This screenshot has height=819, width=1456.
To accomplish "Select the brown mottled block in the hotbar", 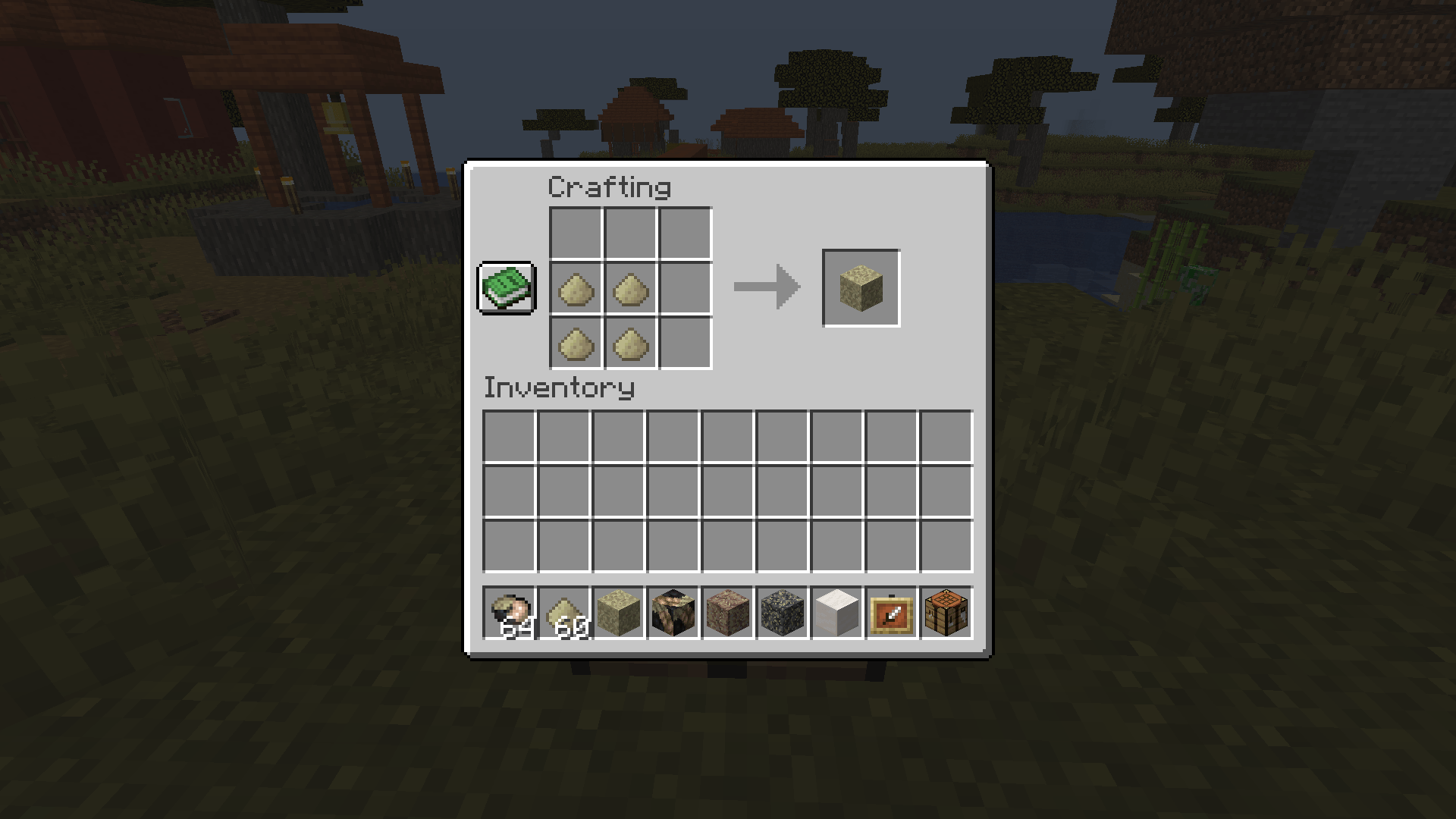I will pos(726,613).
